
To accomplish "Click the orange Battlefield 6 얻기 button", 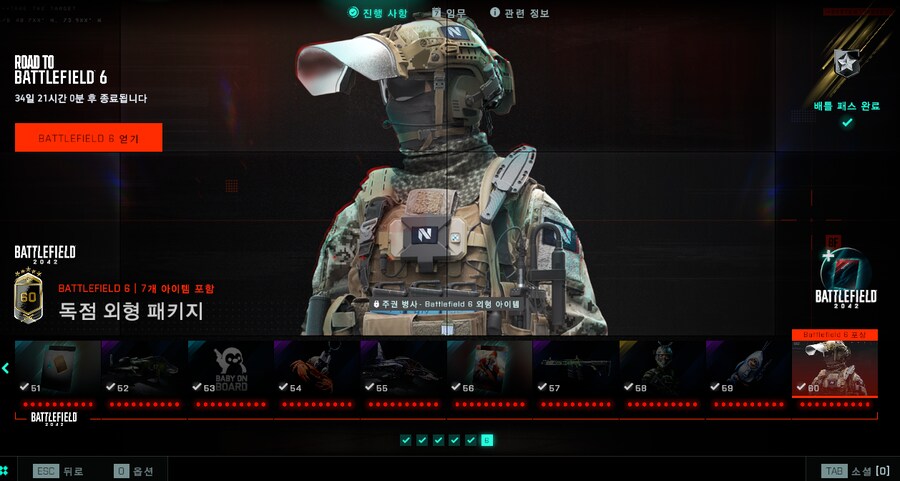I will (x=88, y=138).
